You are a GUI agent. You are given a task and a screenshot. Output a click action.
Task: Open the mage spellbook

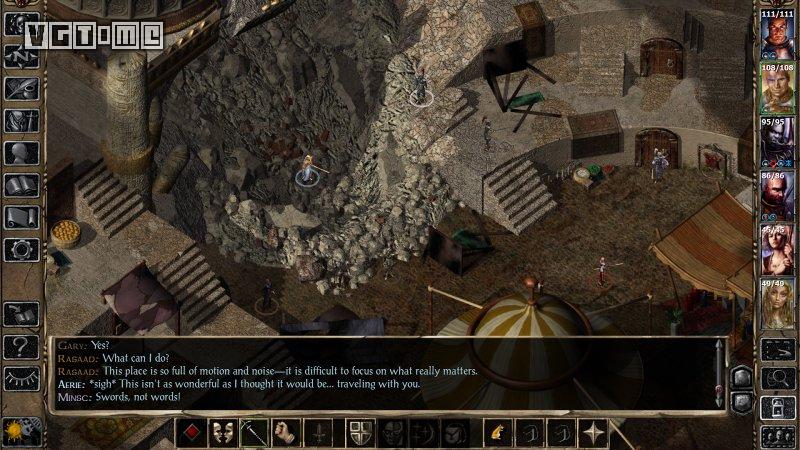point(22,186)
